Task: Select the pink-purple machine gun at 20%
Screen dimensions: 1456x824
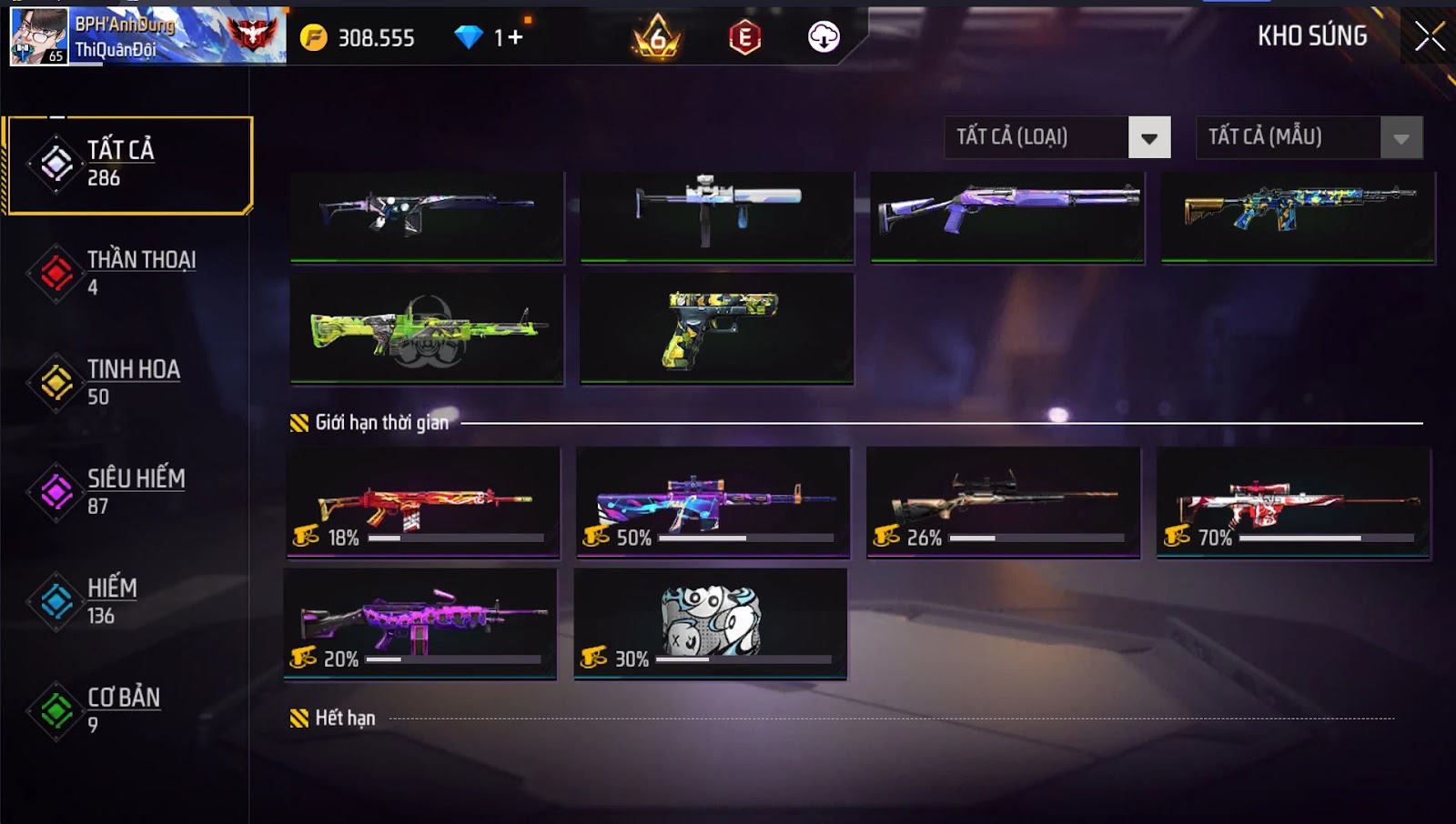Action: pos(420,624)
